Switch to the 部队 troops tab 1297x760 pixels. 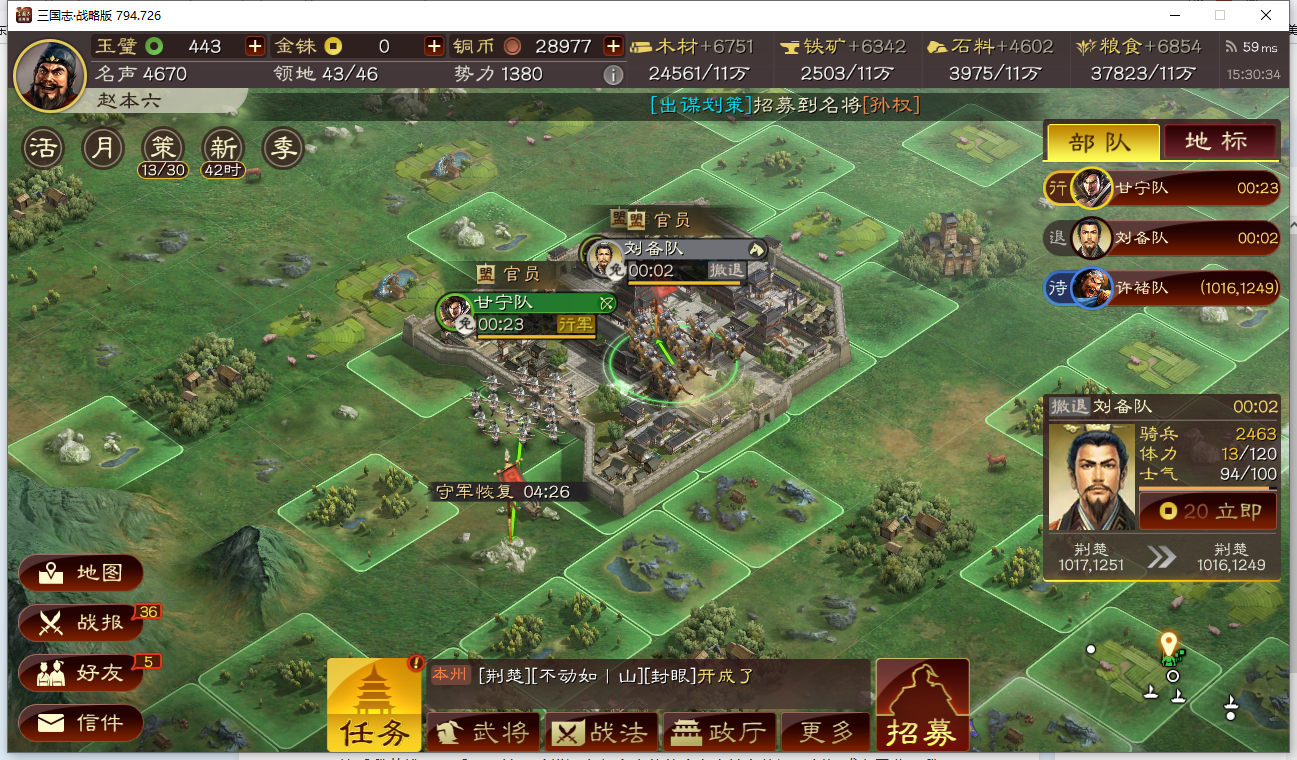pyautogui.click(x=1102, y=141)
